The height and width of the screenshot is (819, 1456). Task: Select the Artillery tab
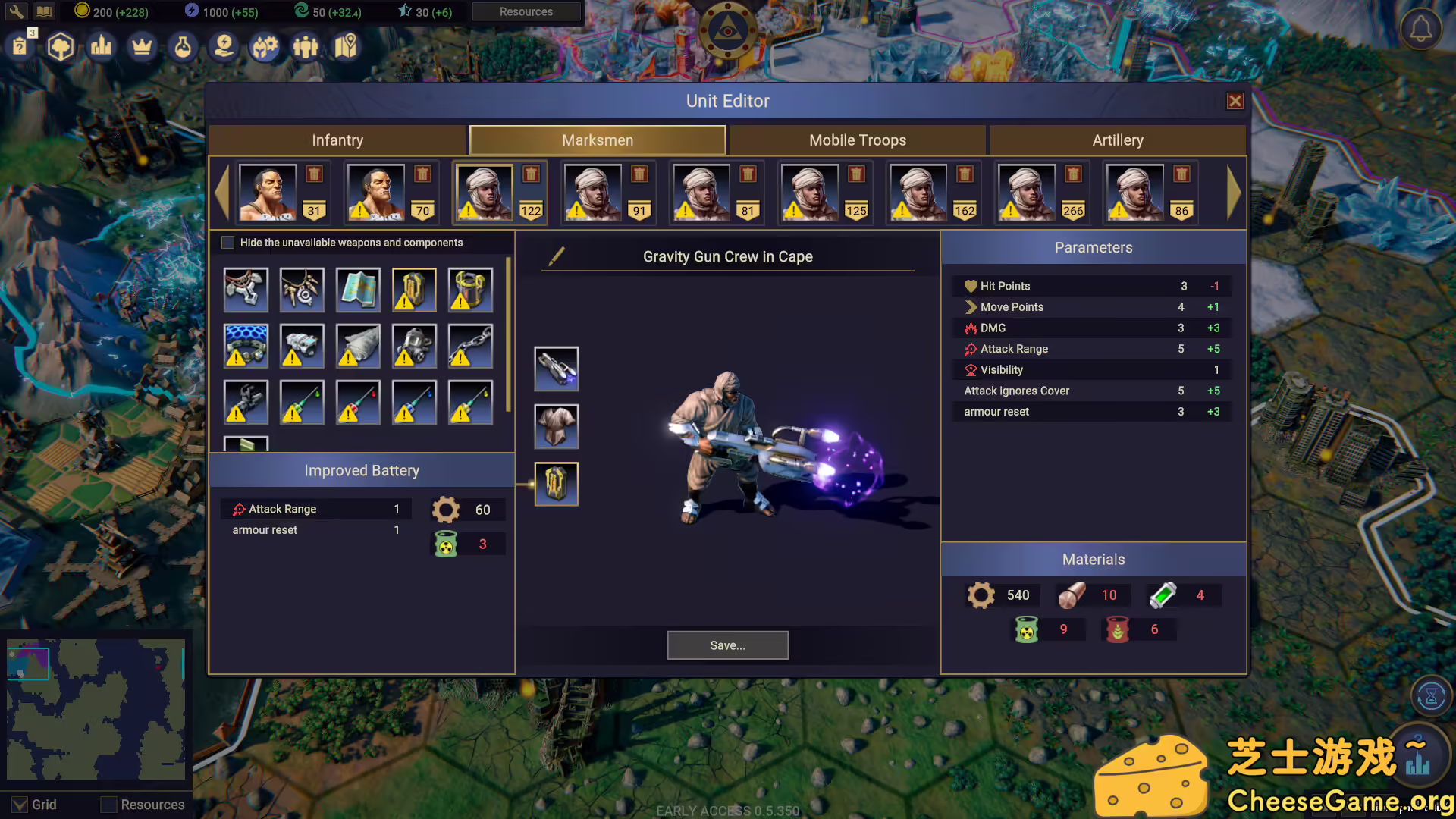(1117, 140)
